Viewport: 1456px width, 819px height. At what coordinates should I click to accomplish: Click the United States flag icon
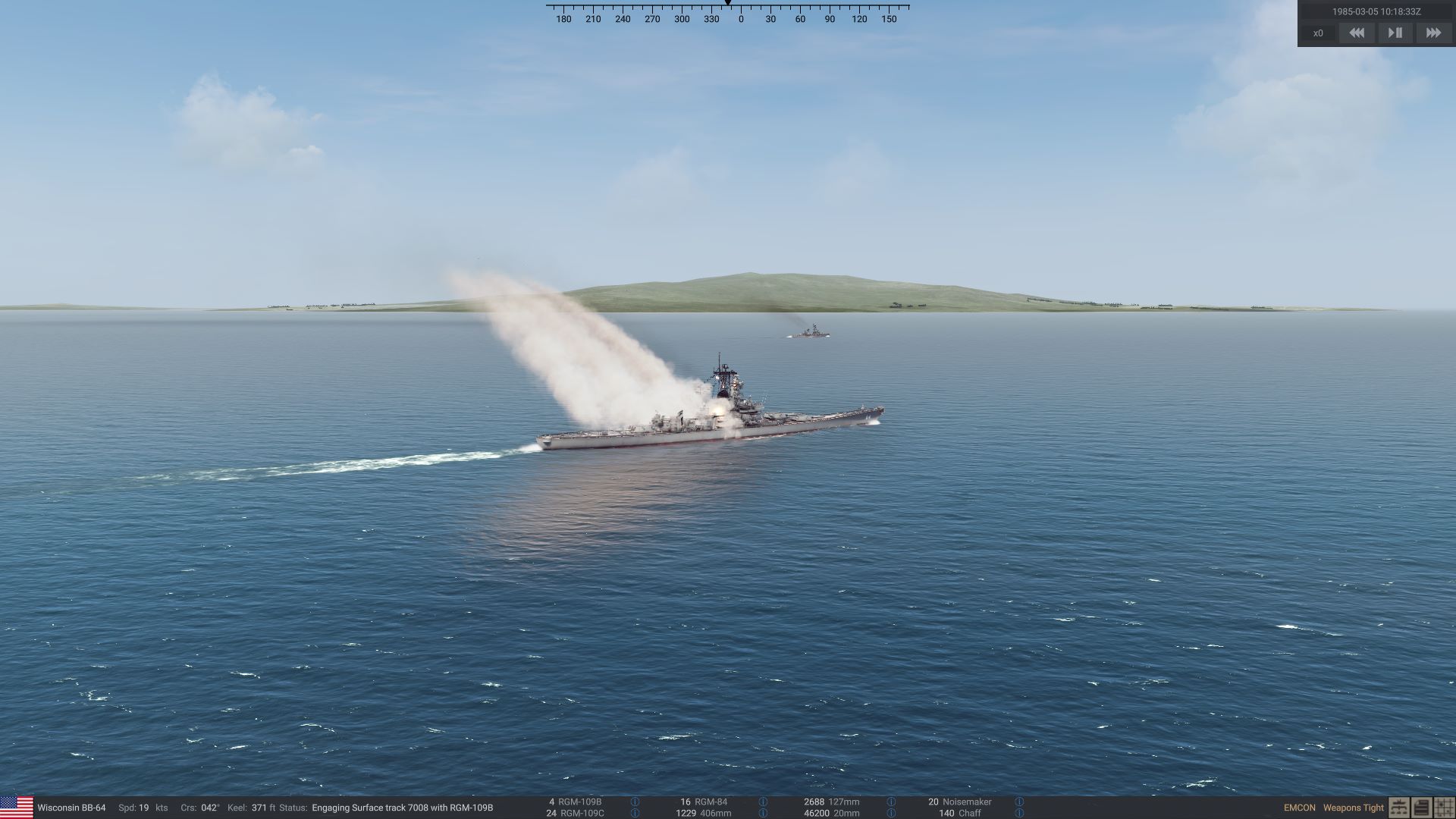17,807
